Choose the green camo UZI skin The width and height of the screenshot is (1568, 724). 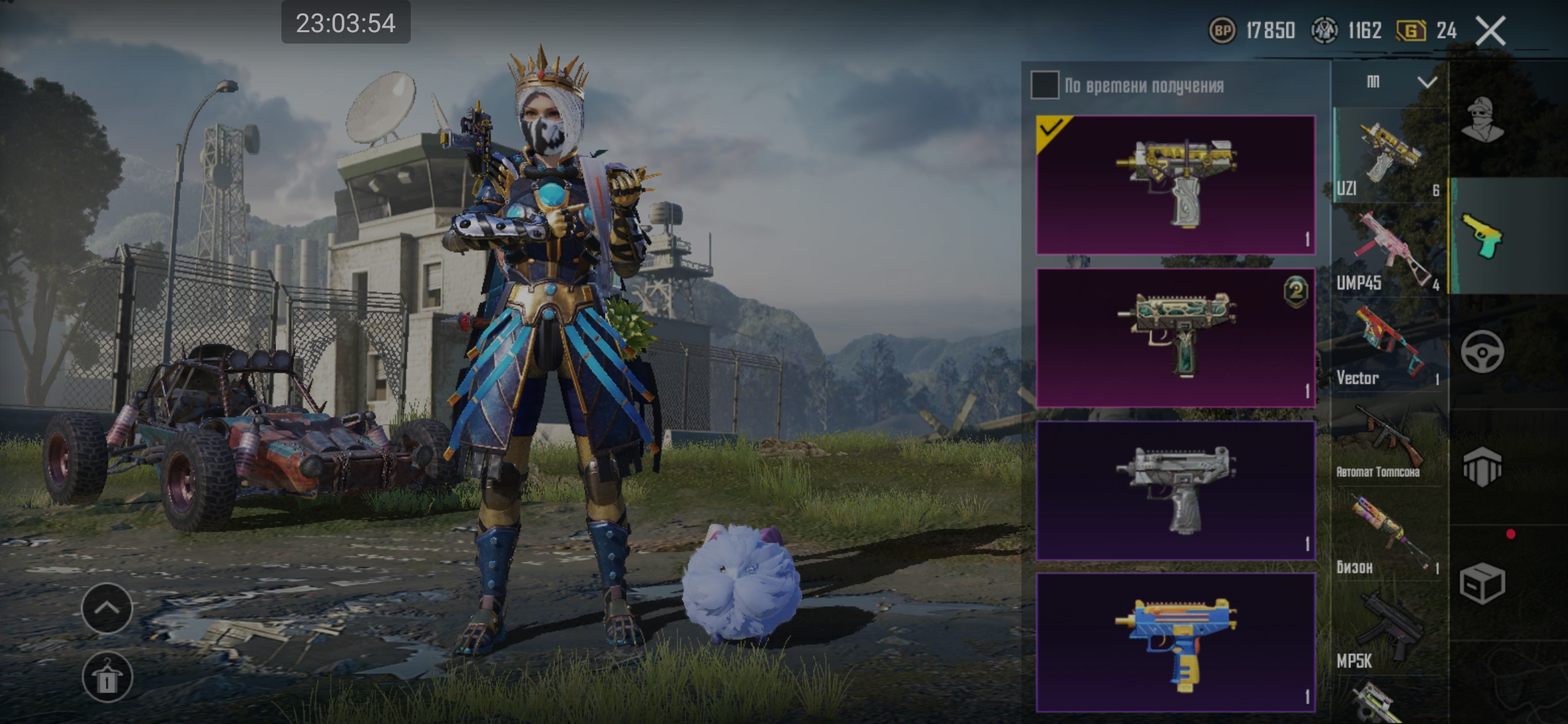1175,337
